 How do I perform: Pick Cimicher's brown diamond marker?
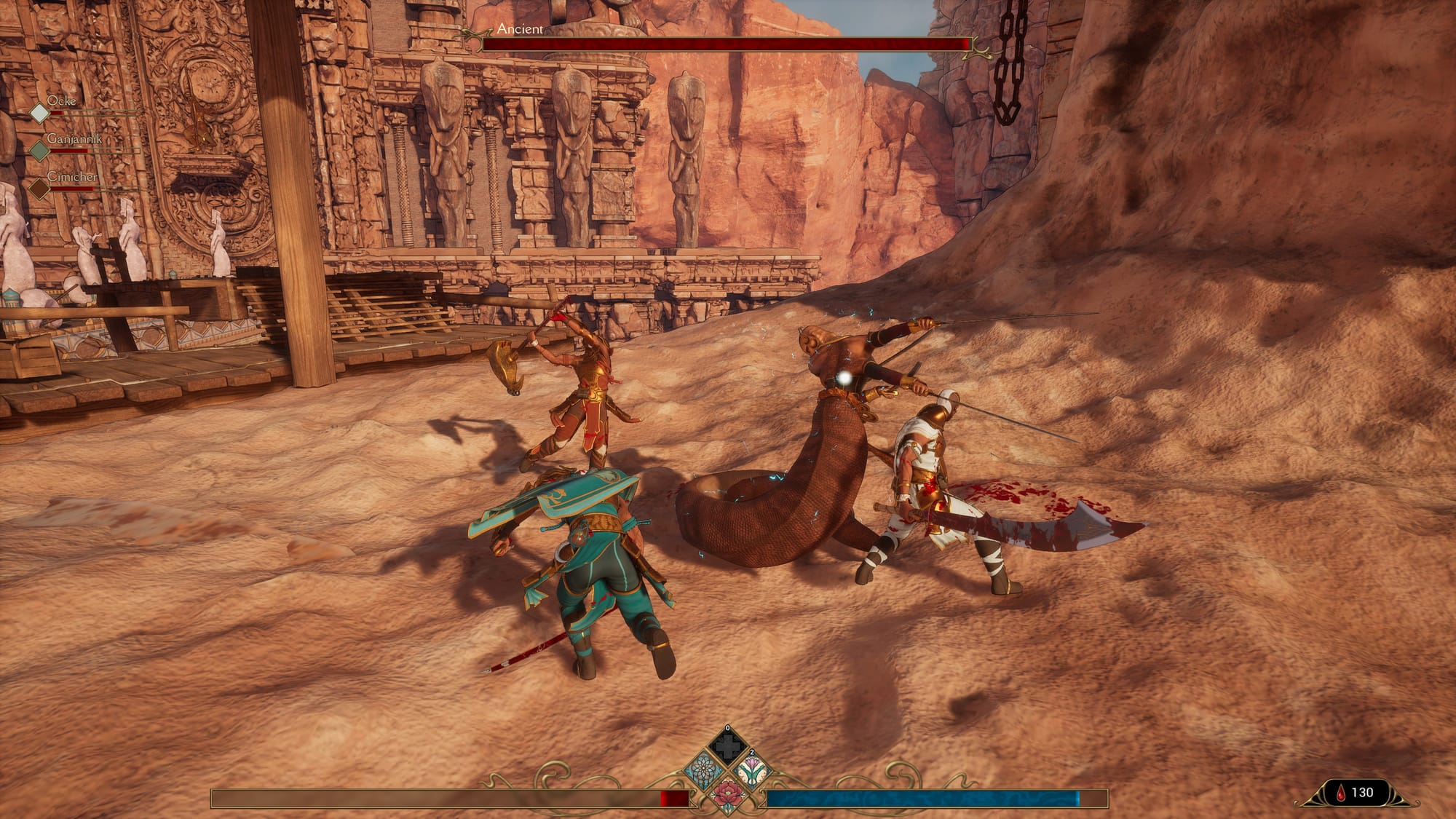pyautogui.click(x=39, y=189)
